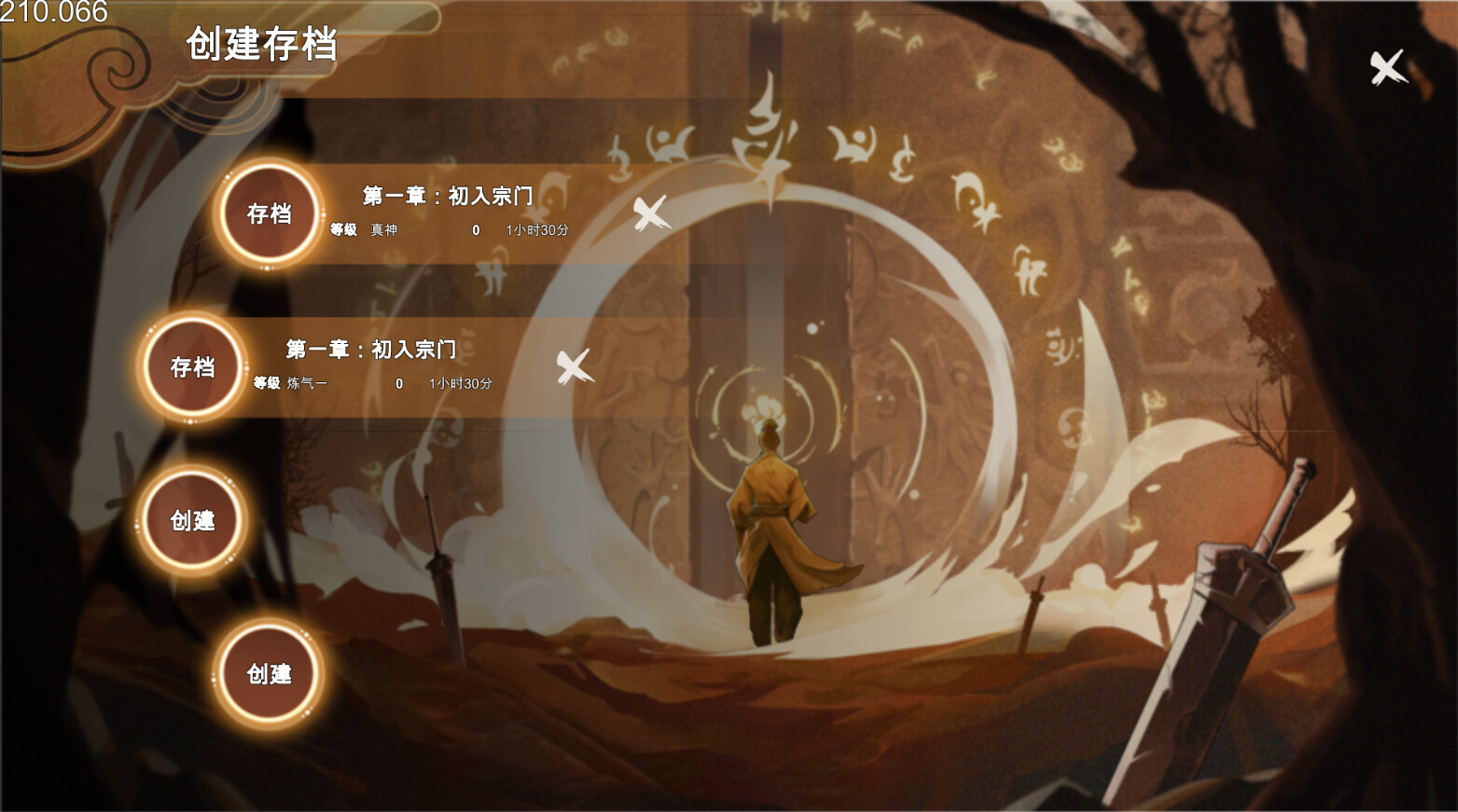Click the 真神 level text
Image resolution: width=1458 pixels, height=812 pixels.
coord(383,230)
